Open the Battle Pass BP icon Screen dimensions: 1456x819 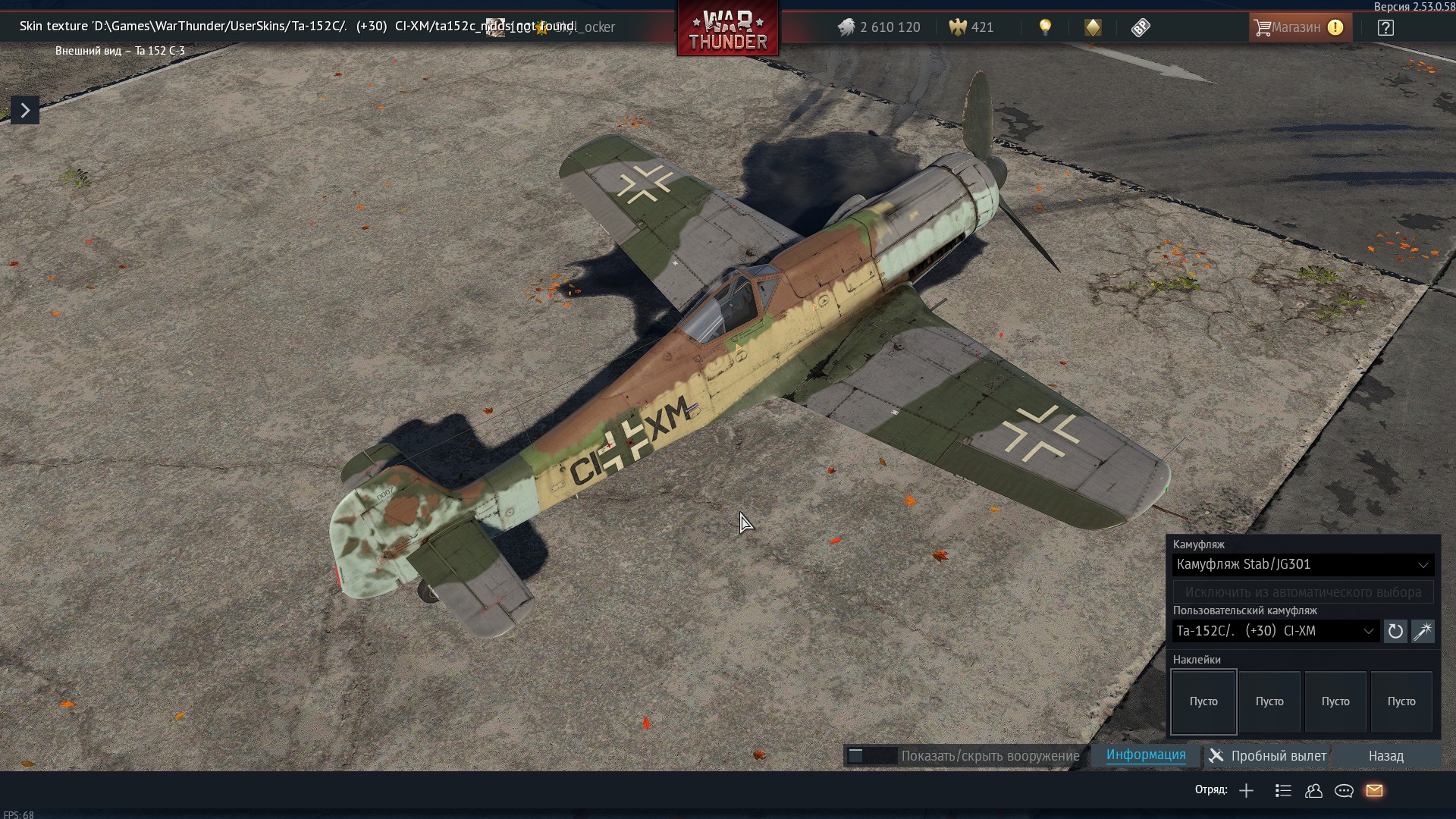point(1141,28)
